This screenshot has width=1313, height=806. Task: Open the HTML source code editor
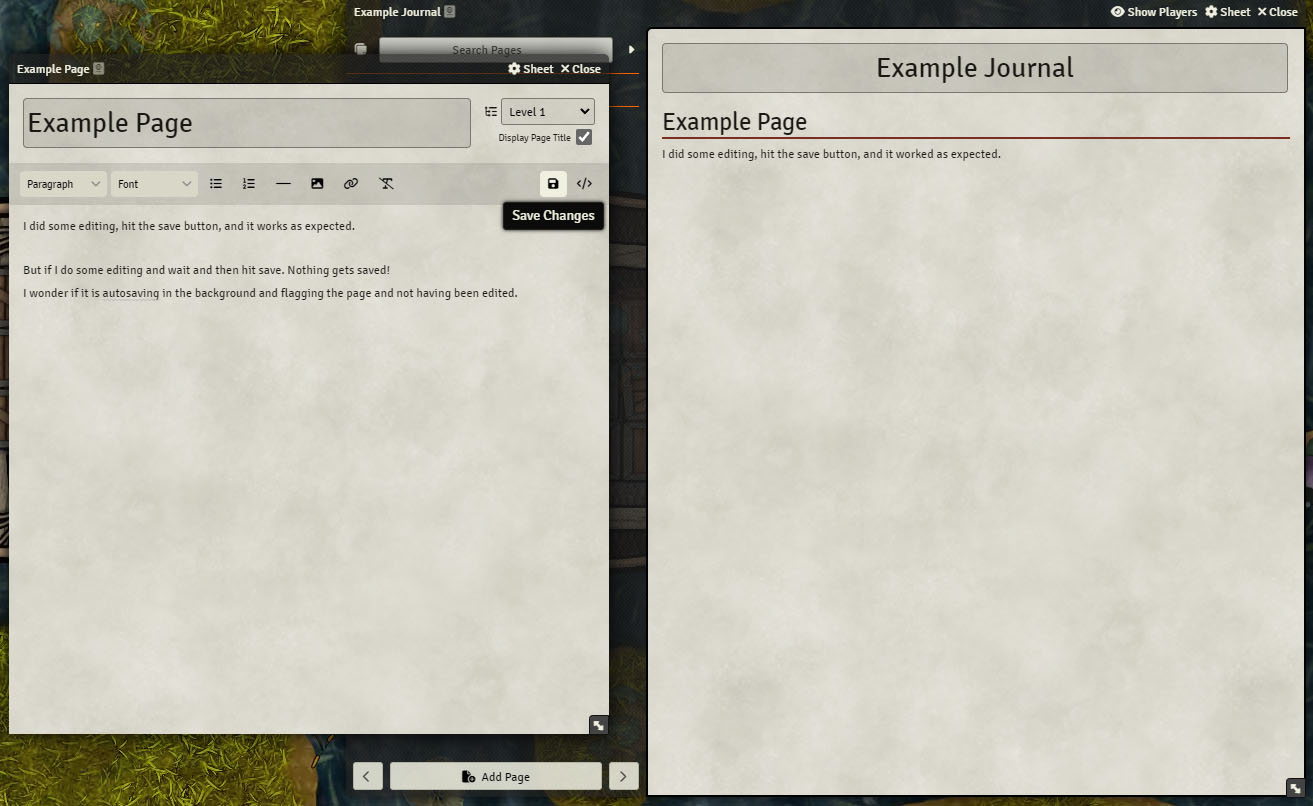pos(584,183)
